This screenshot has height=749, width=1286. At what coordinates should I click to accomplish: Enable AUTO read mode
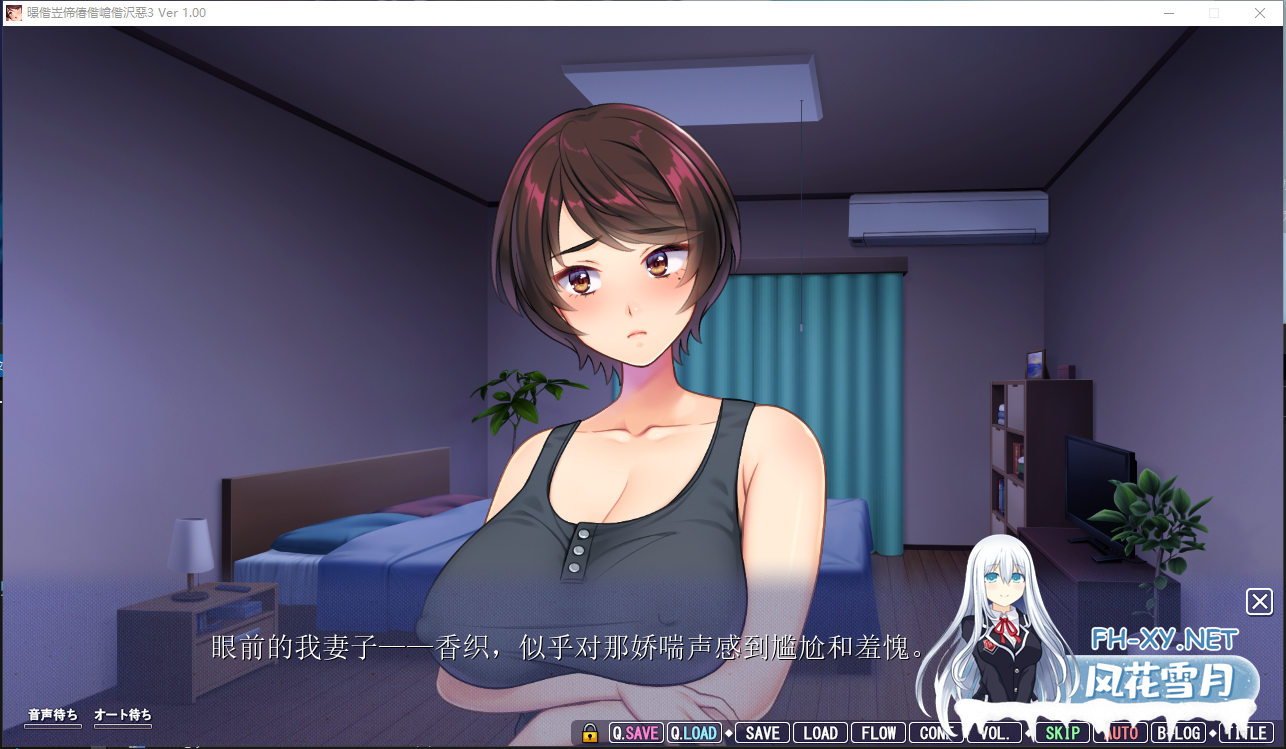pos(1119,732)
